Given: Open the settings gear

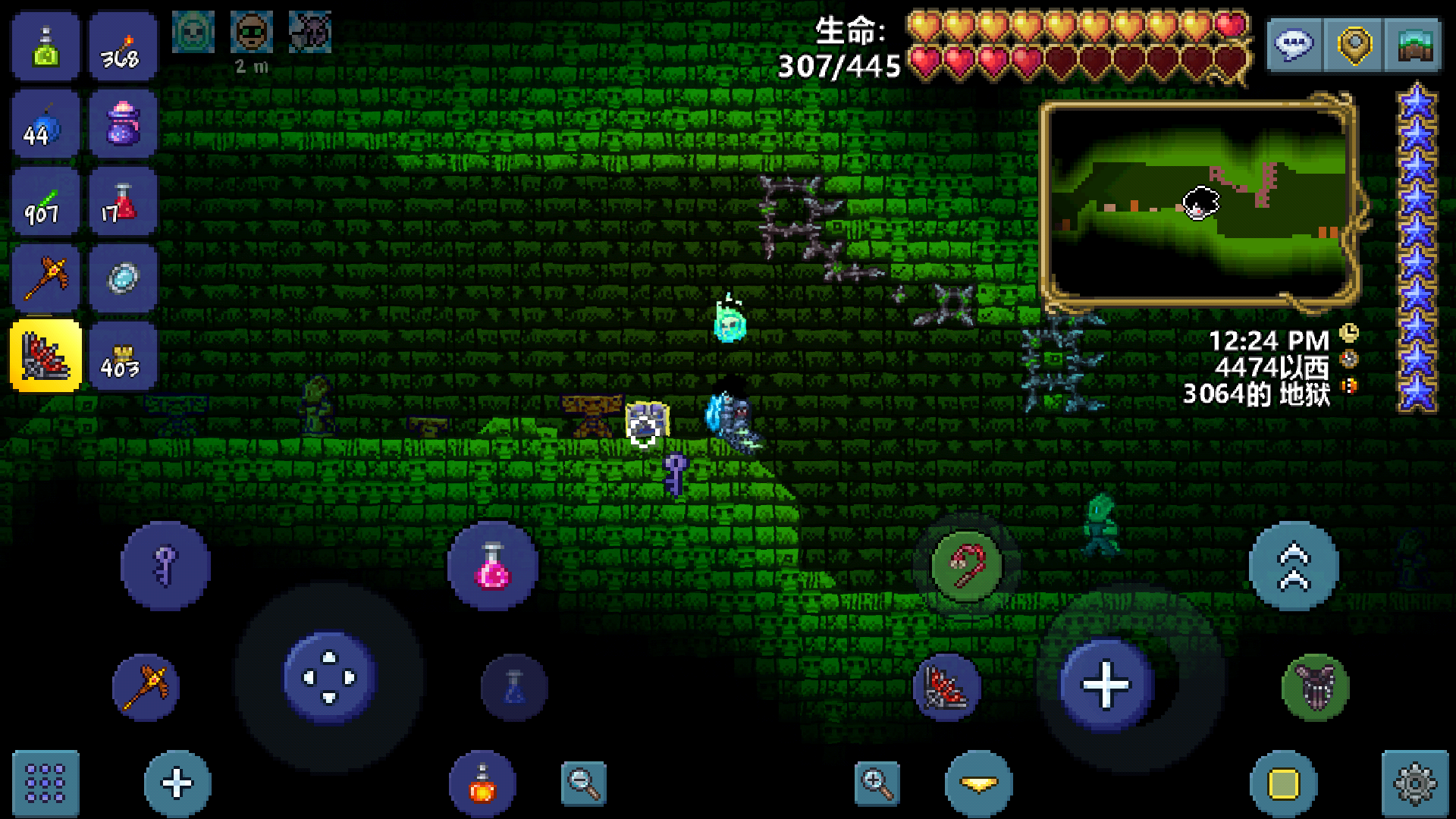Looking at the screenshot, I should [x=1414, y=783].
